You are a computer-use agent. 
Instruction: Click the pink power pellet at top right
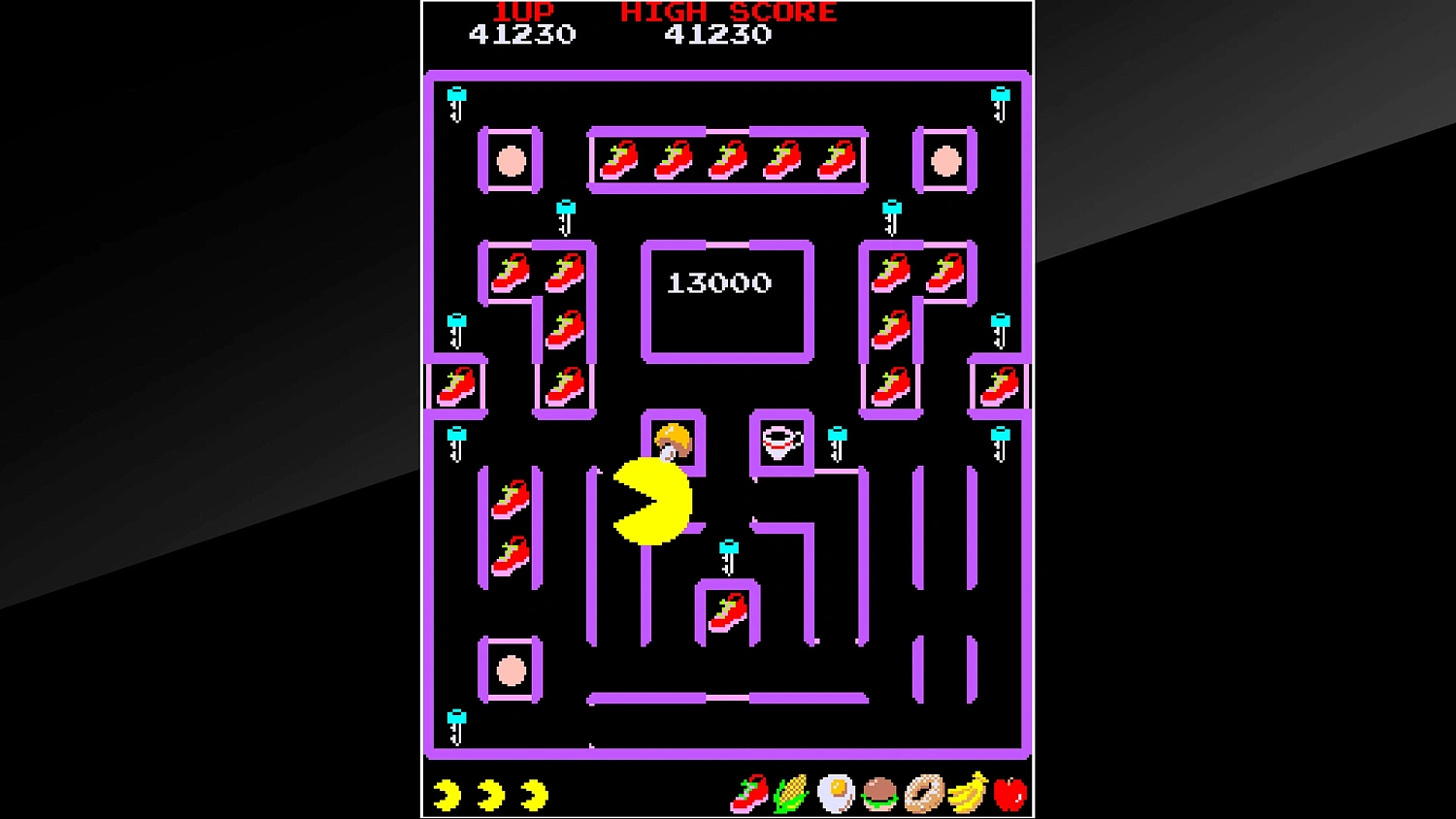(x=944, y=161)
